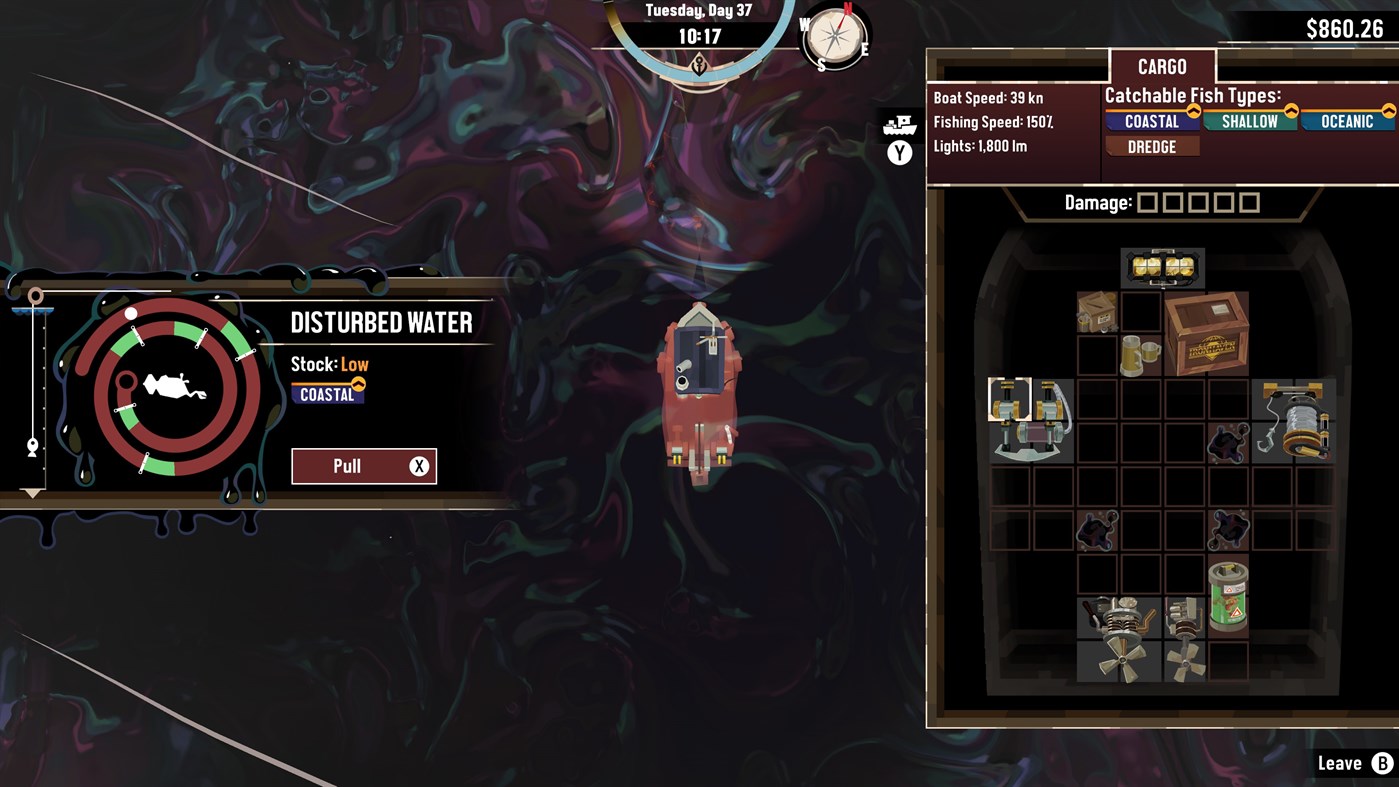Pull the catch from disturbed water

[x=363, y=466]
